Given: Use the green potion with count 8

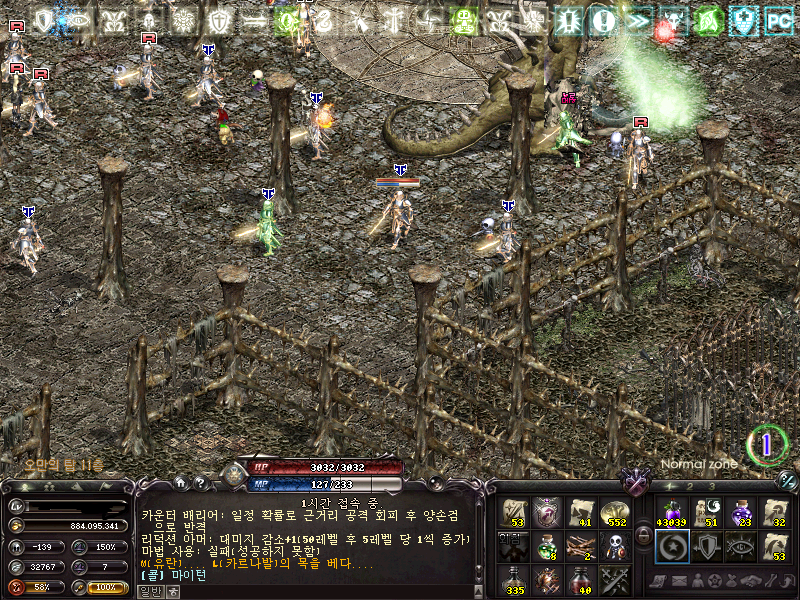Looking at the screenshot, I should pos(546,545).
